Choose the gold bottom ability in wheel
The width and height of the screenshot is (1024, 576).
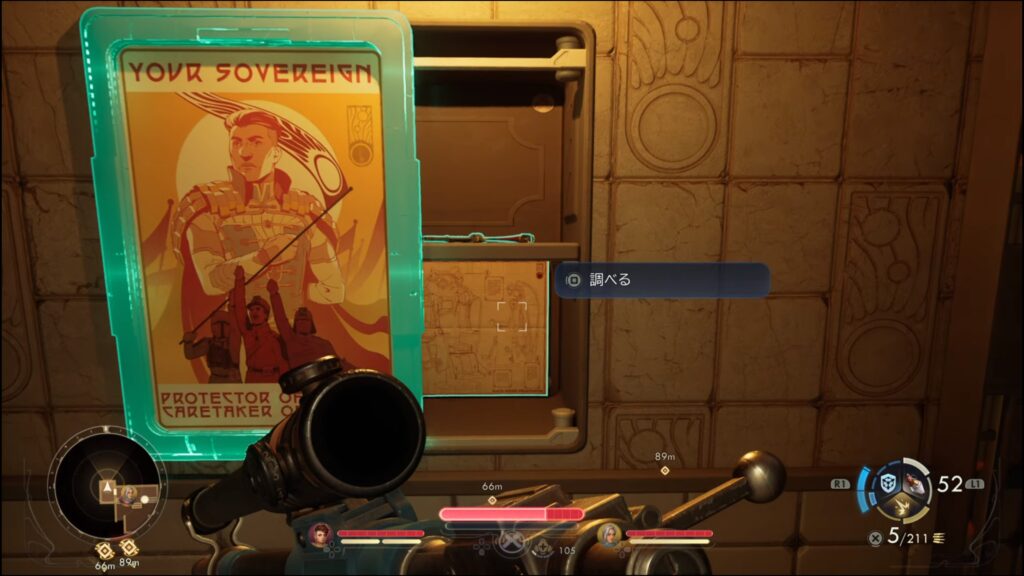906,509
